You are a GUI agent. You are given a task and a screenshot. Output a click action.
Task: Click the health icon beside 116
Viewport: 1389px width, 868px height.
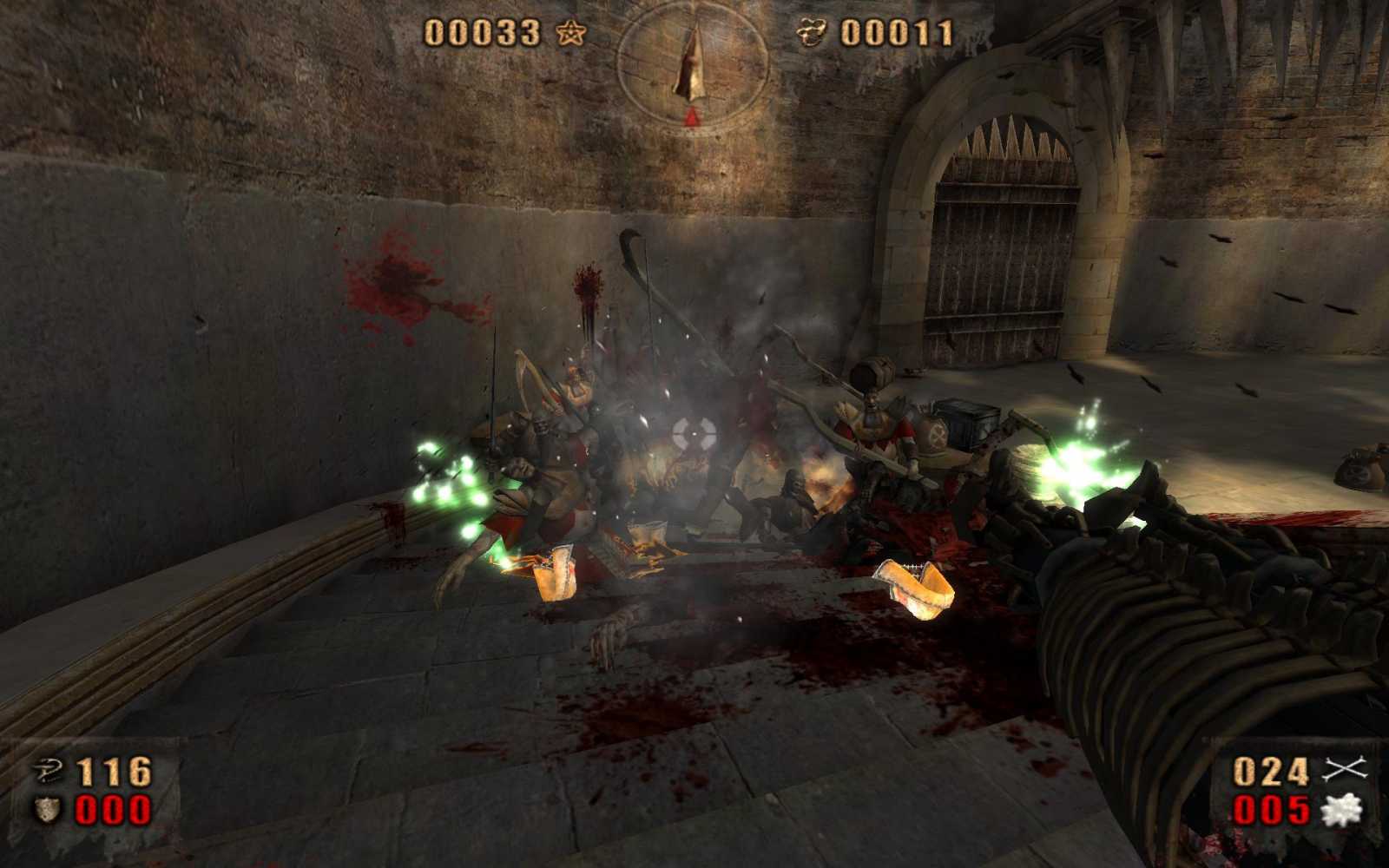(48, 771)
